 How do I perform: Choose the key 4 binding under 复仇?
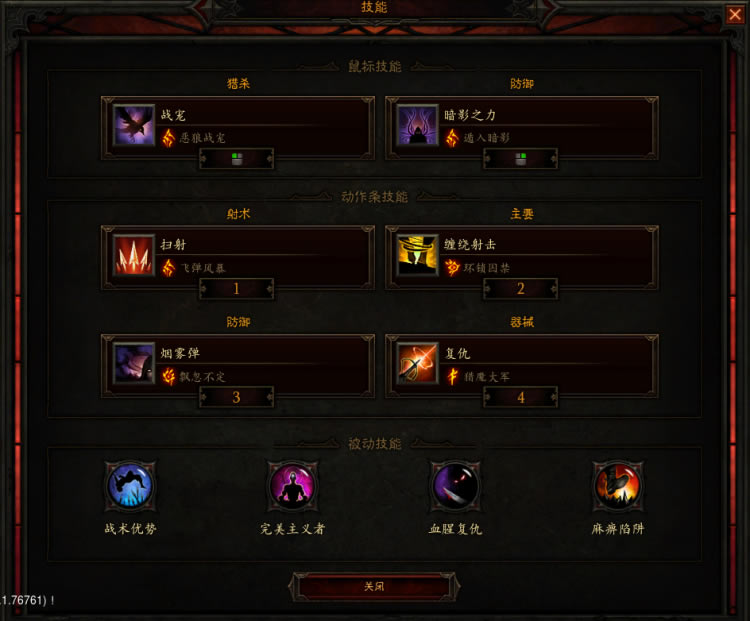pos(521,397)
